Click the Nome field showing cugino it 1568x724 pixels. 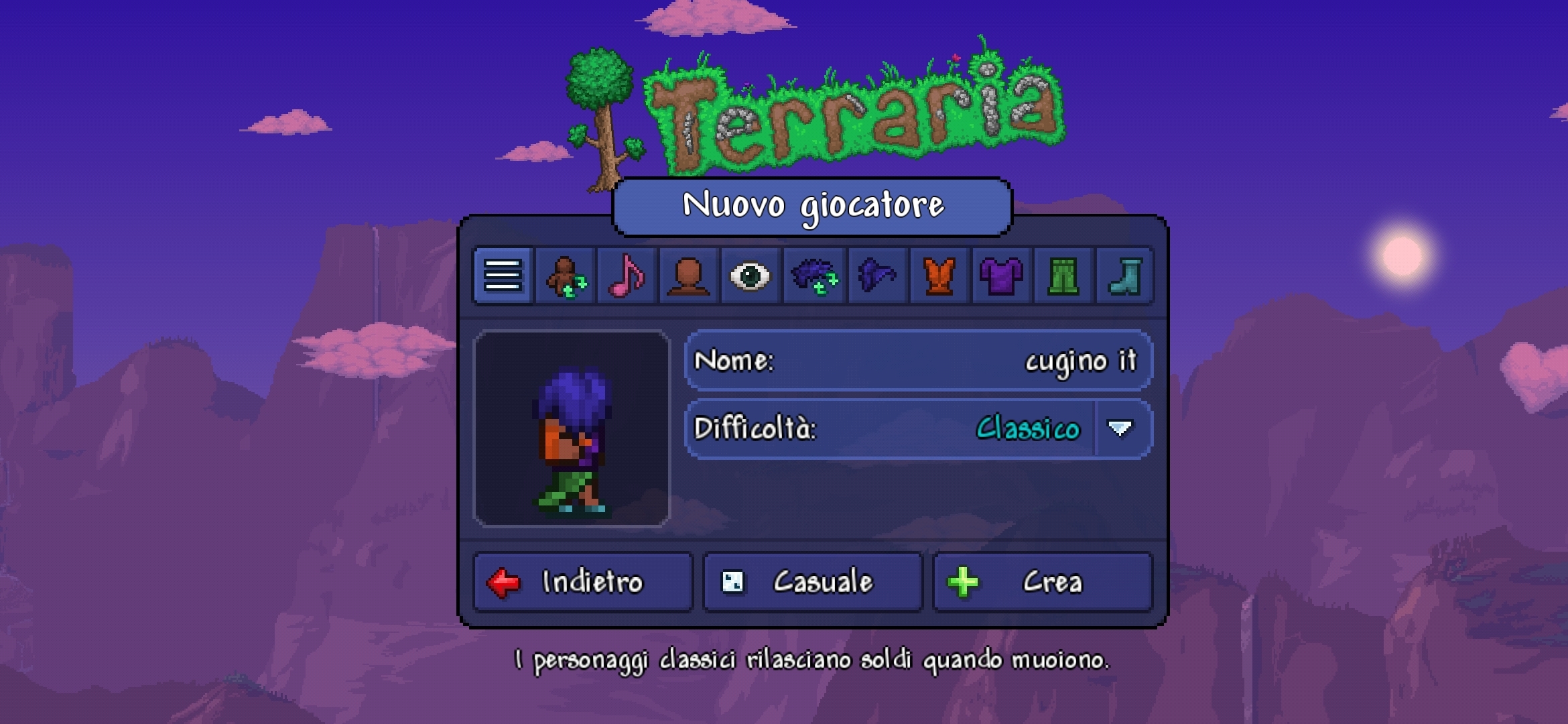coord(918,362)
